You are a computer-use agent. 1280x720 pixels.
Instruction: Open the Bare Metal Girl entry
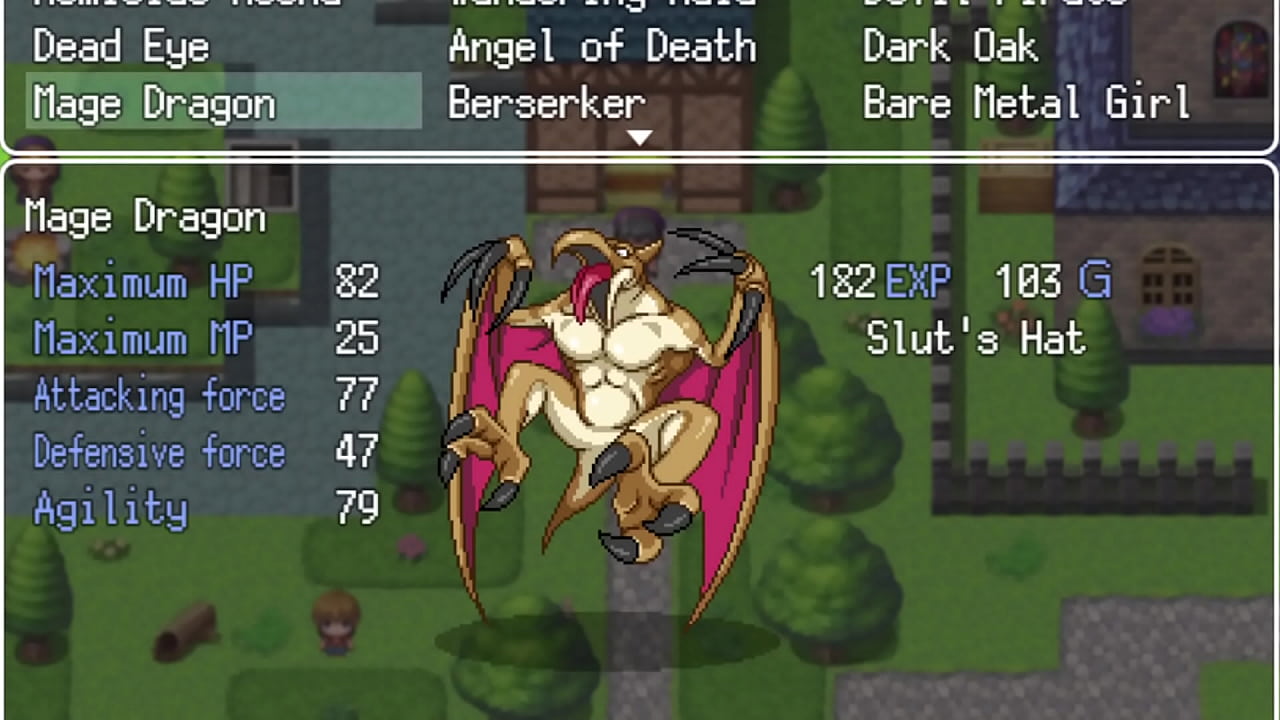click(1026, 103)
